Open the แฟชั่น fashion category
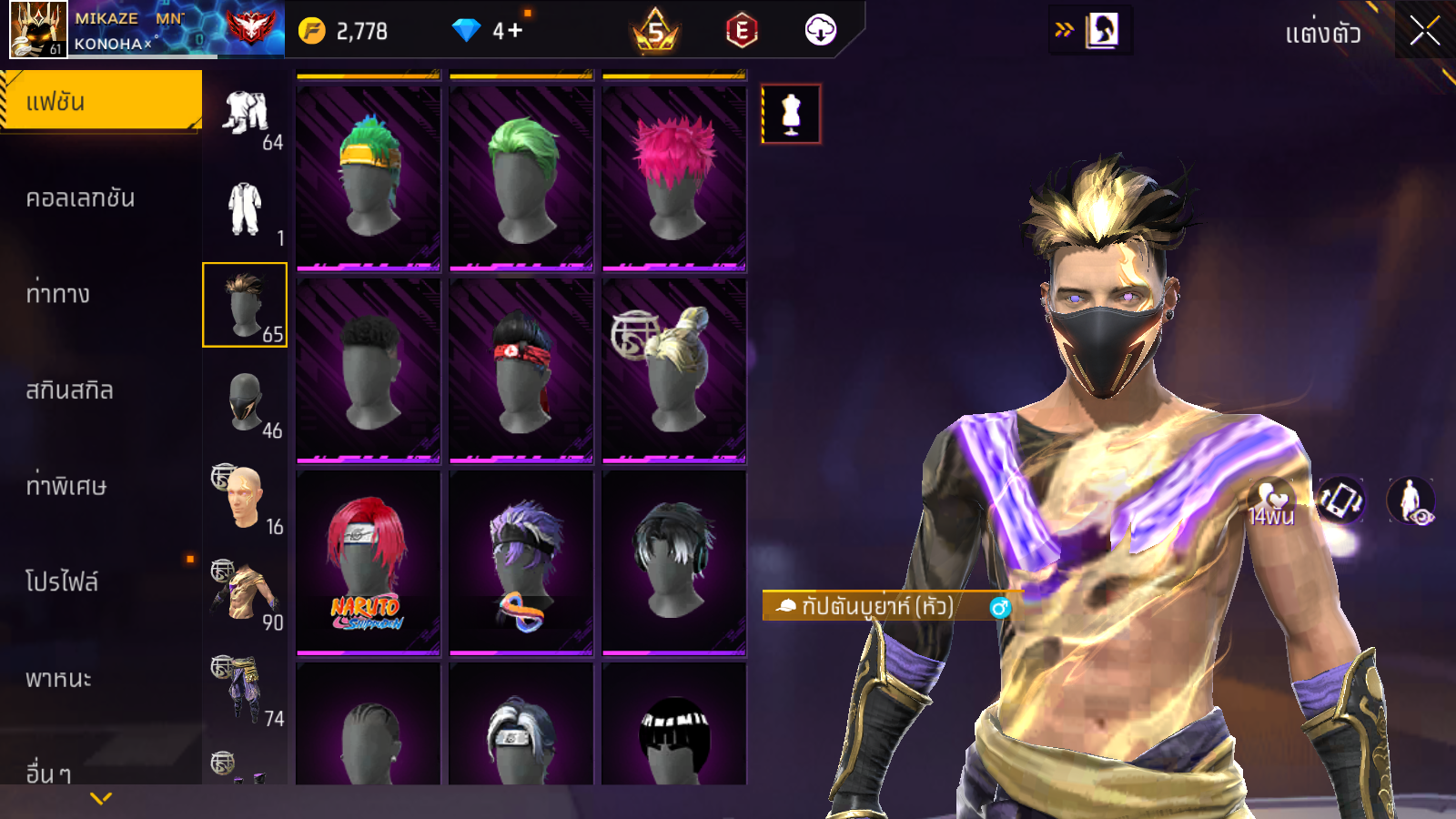The height and width of the screenshot is (819, 1456). tap(100, 101)
